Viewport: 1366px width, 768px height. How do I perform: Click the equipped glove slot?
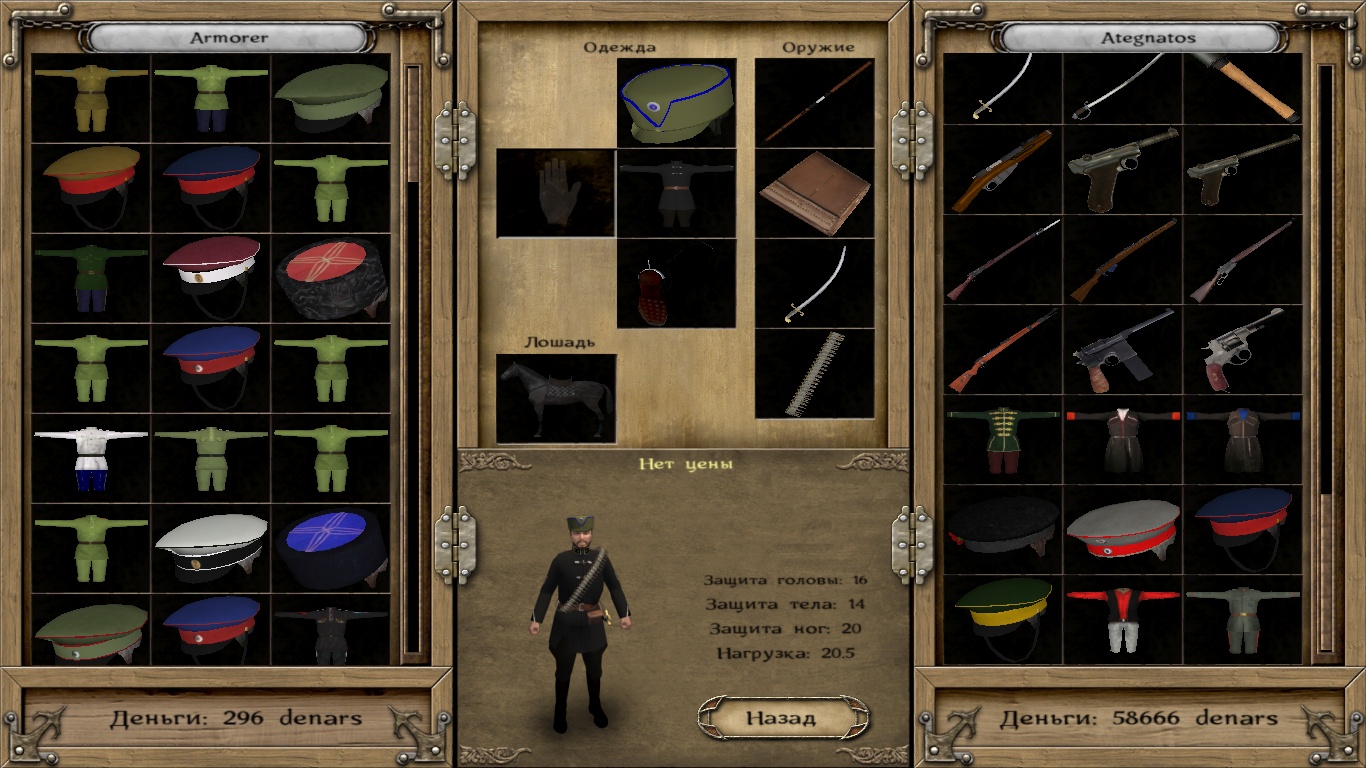click(555, 193)
